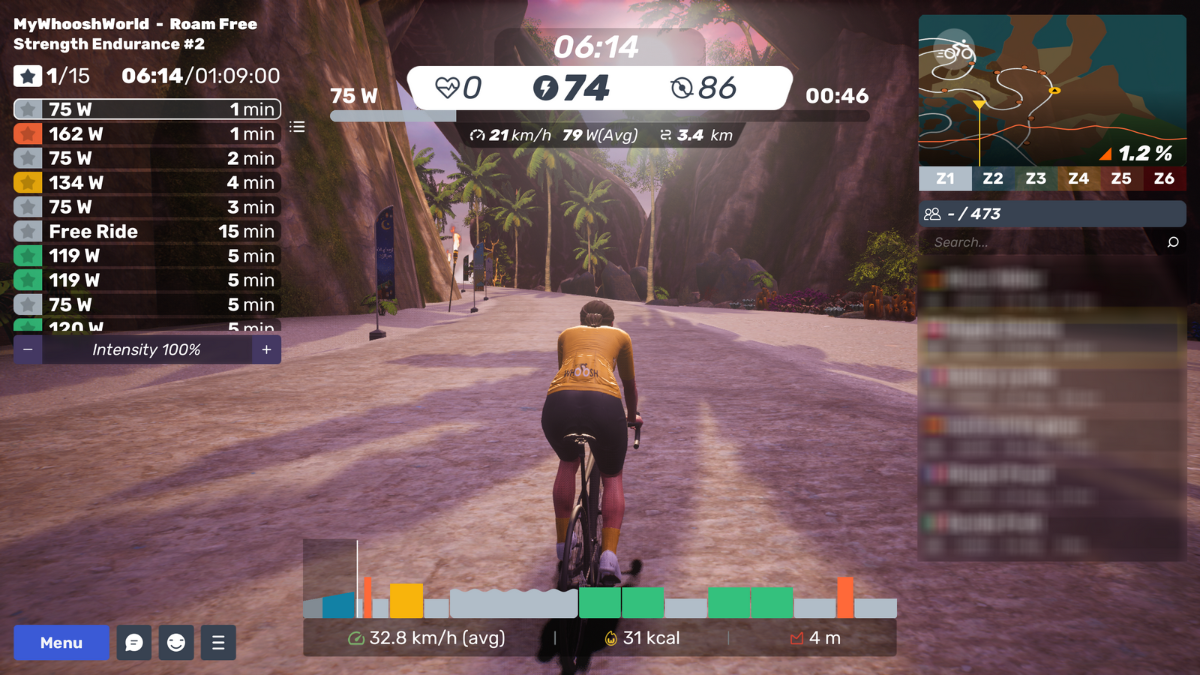The height and width of the screenshot is (675, 1200).
Task: Open the smiley emote button
Action: point(176,643)
